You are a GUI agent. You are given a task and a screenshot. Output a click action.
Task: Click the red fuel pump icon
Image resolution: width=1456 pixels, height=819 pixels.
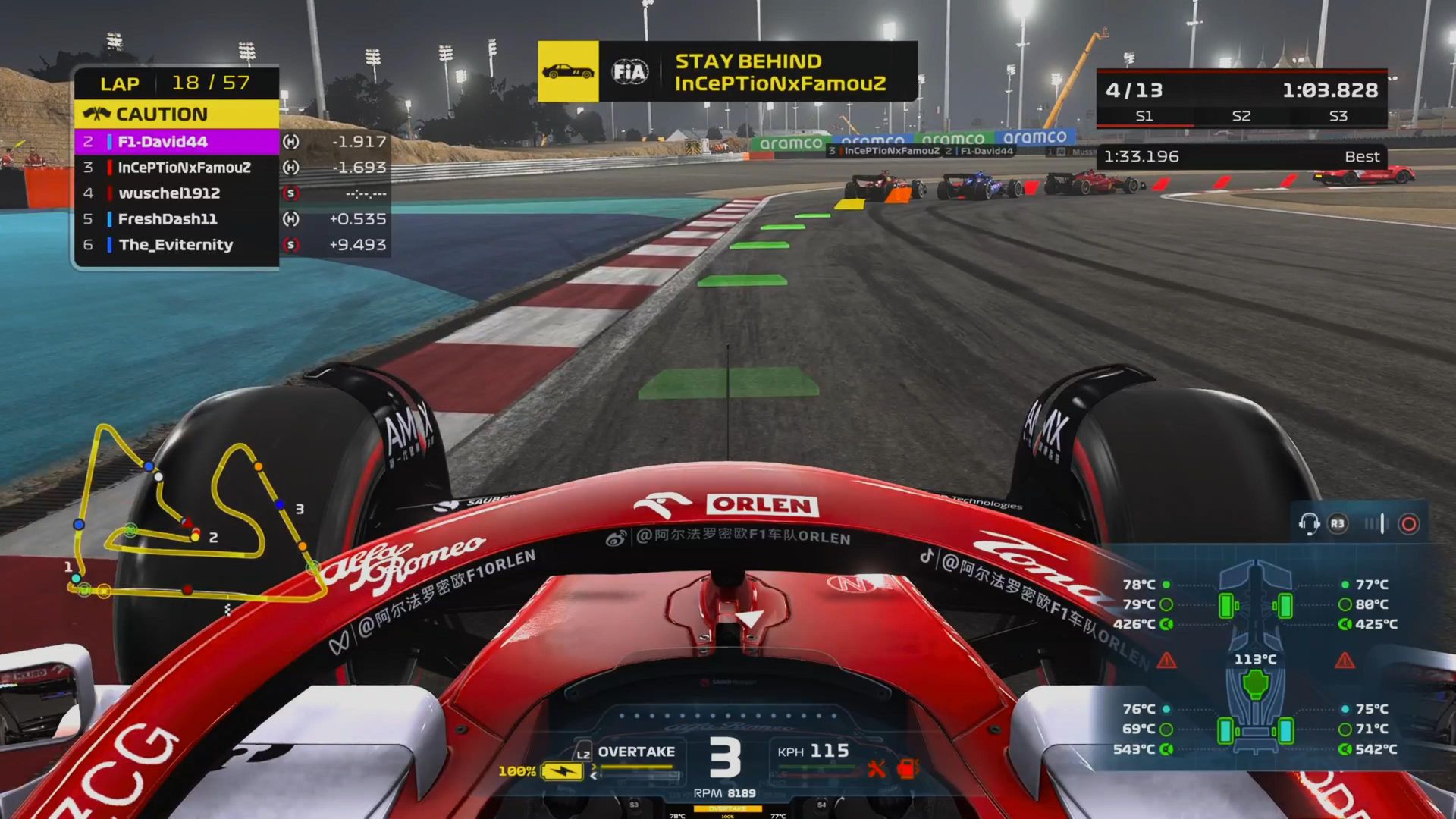coord(907,769)
